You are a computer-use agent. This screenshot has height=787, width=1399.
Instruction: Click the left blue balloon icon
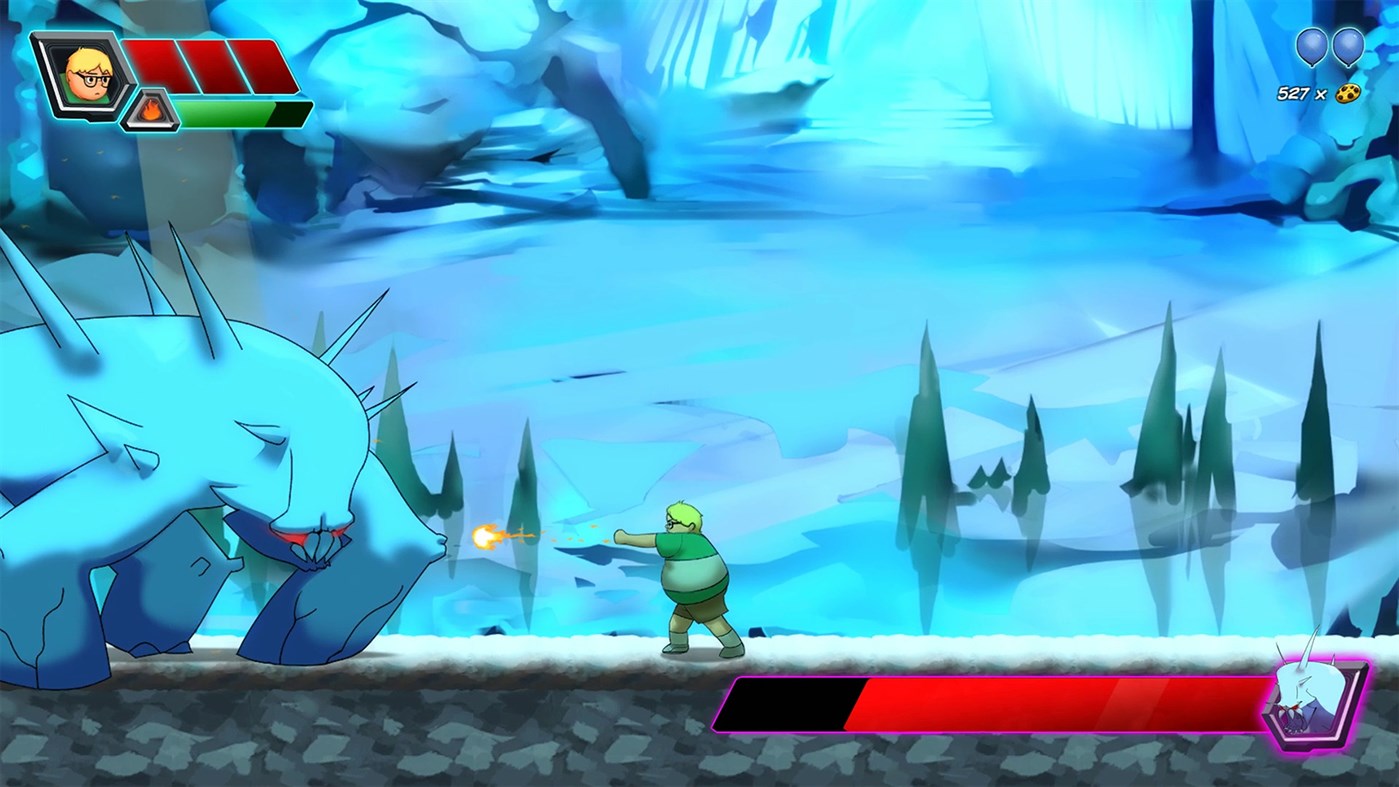1311,45
